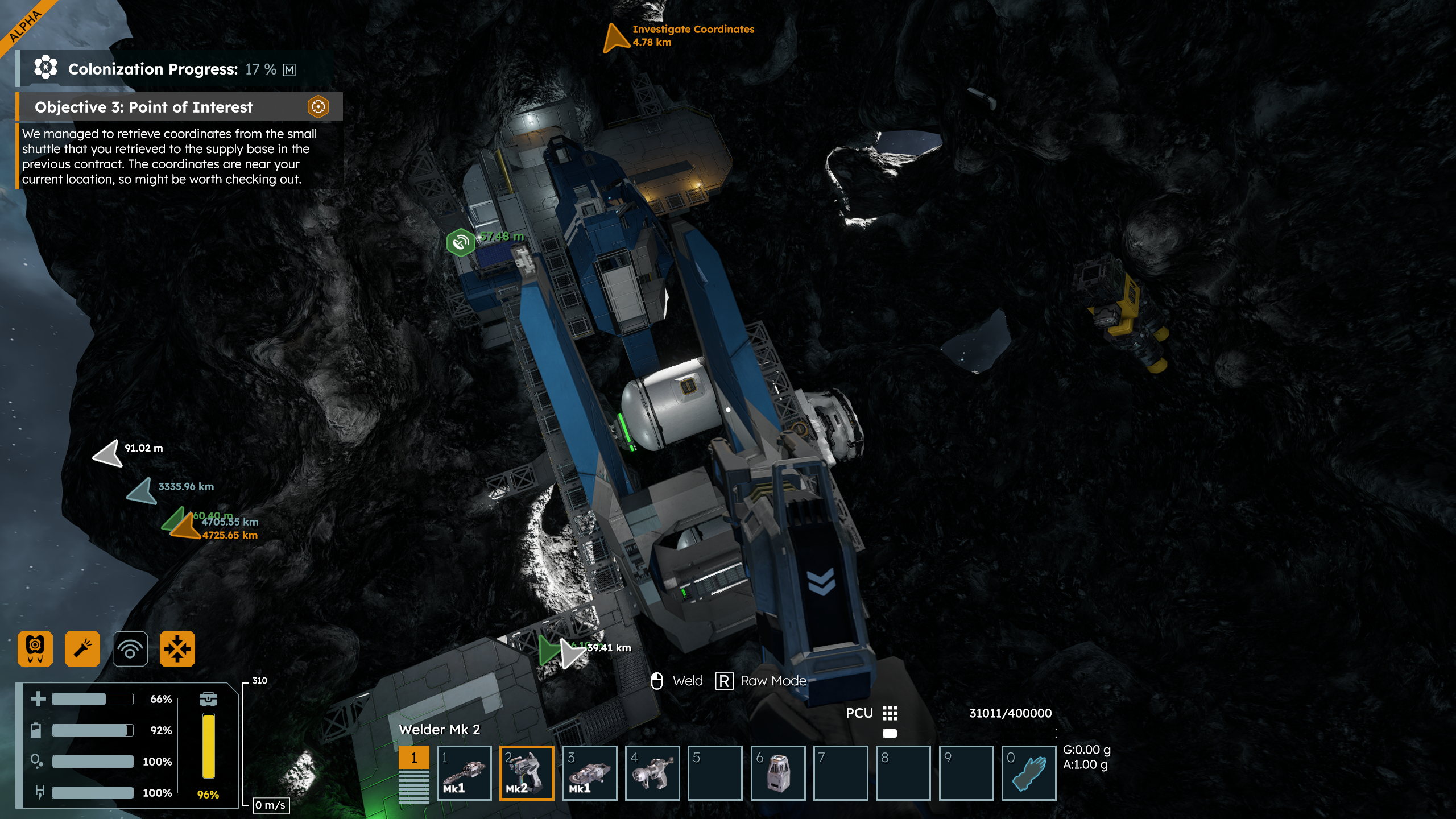Click the orange toolbar page 1 indicator

click(413, 758)
